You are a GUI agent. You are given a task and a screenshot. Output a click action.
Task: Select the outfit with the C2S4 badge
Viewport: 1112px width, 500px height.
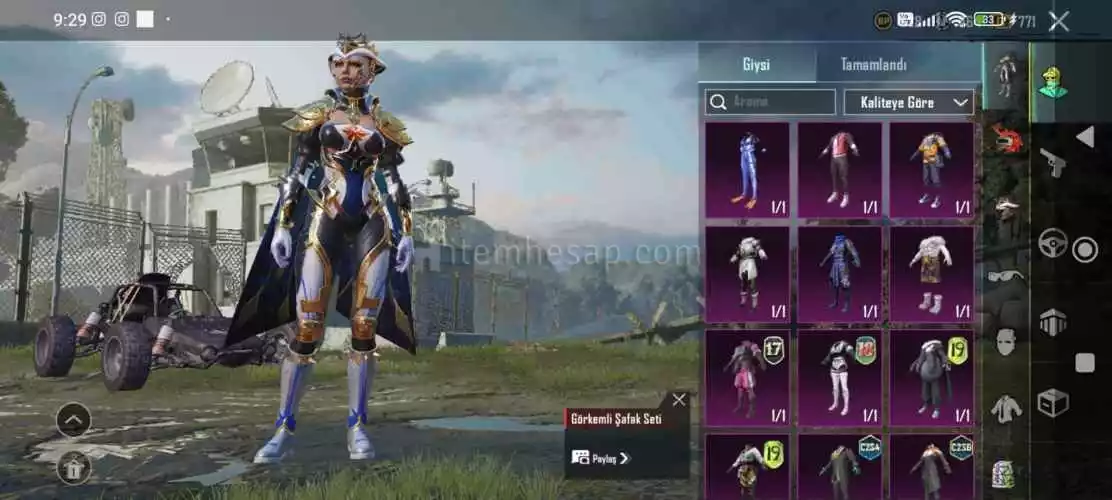coord(839,465)
